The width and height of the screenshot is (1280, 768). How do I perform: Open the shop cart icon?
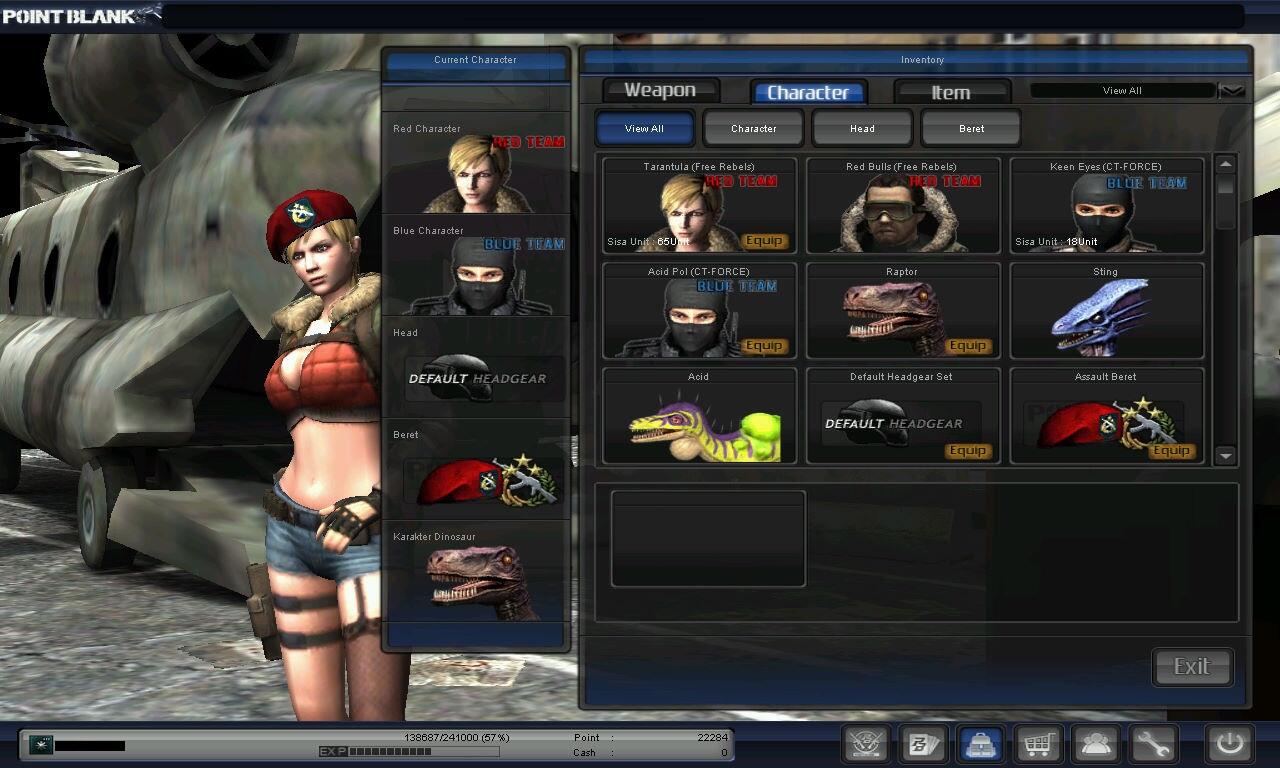(1038, 744)
